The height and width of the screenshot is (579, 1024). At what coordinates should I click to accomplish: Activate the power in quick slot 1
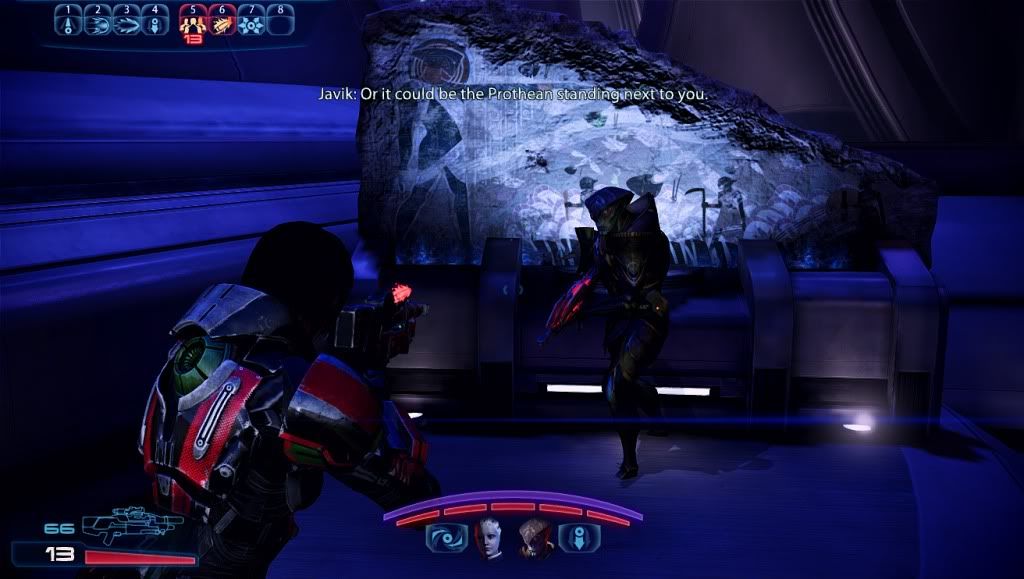click(x=68, y=21)
